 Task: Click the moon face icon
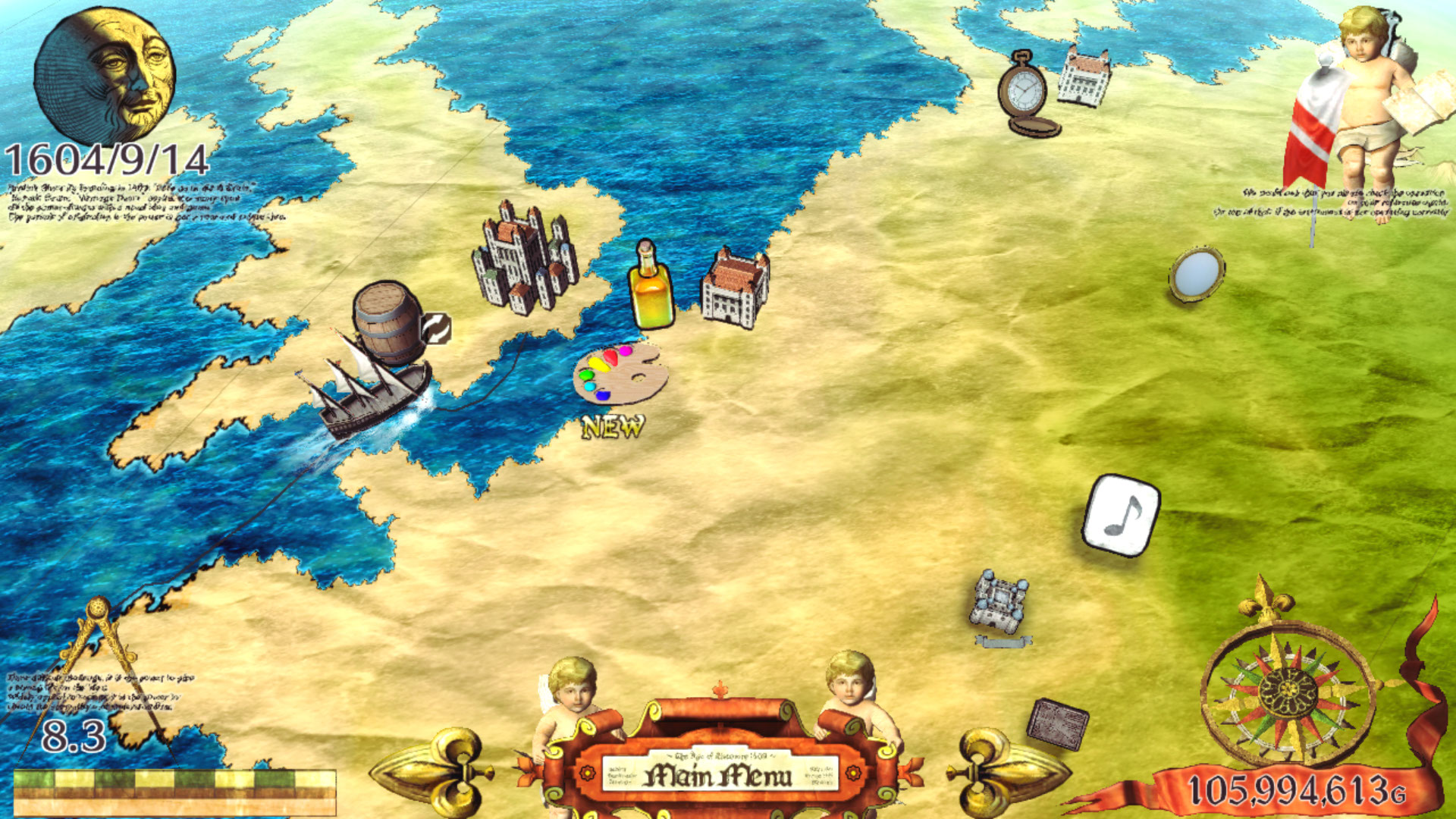105,76
